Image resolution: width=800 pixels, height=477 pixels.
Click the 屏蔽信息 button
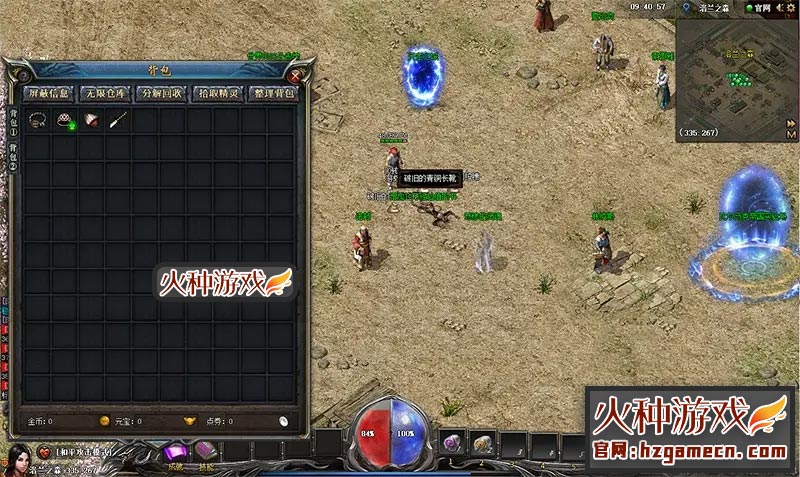49,94
